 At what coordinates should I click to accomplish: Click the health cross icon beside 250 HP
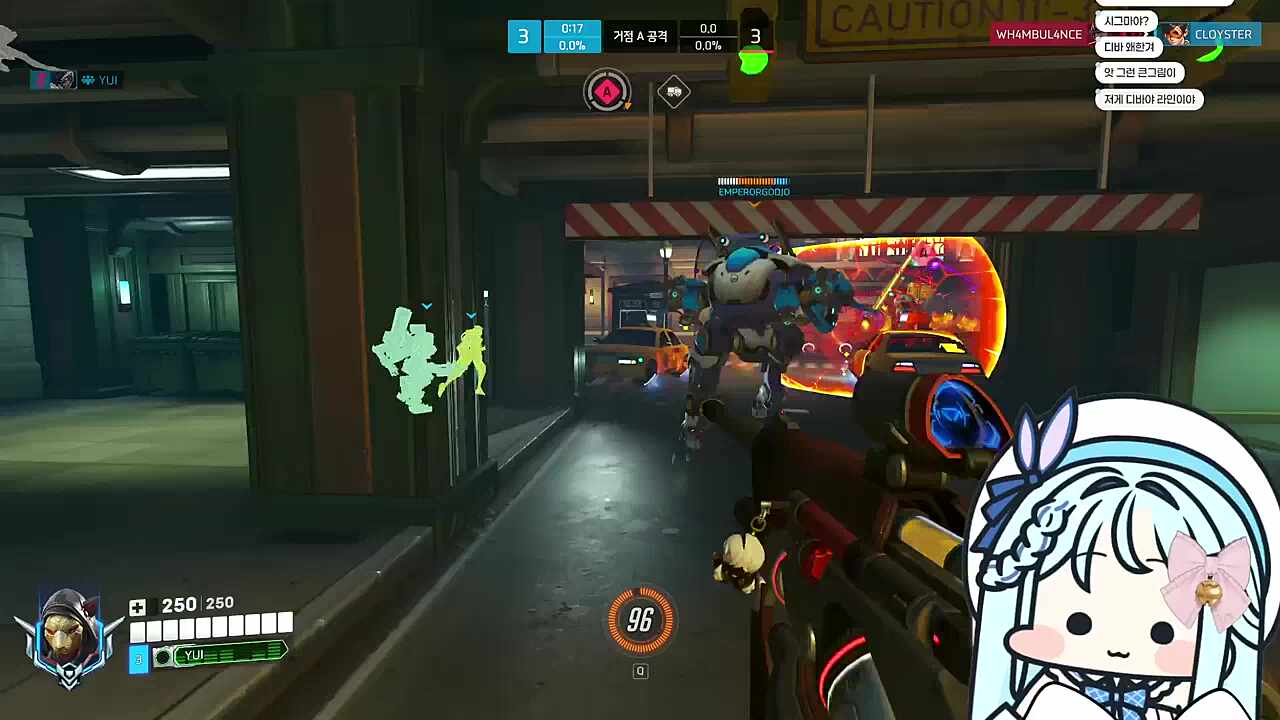[137, 605]
